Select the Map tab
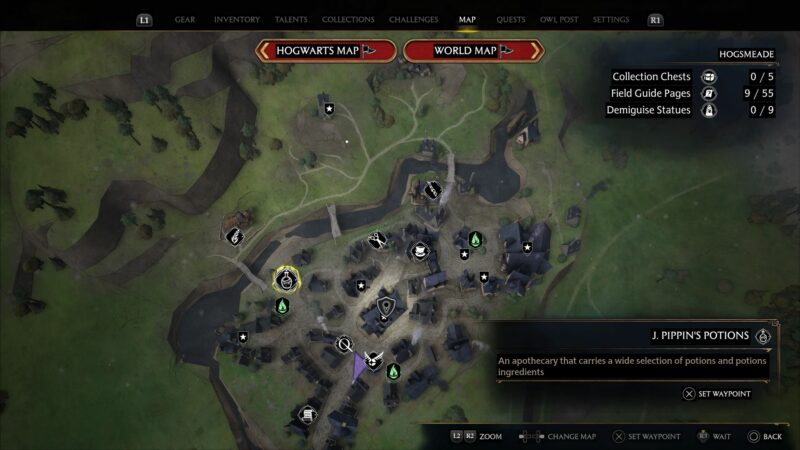Image resolution: width=800 pixels, height=450 pixels. [467, 19]
